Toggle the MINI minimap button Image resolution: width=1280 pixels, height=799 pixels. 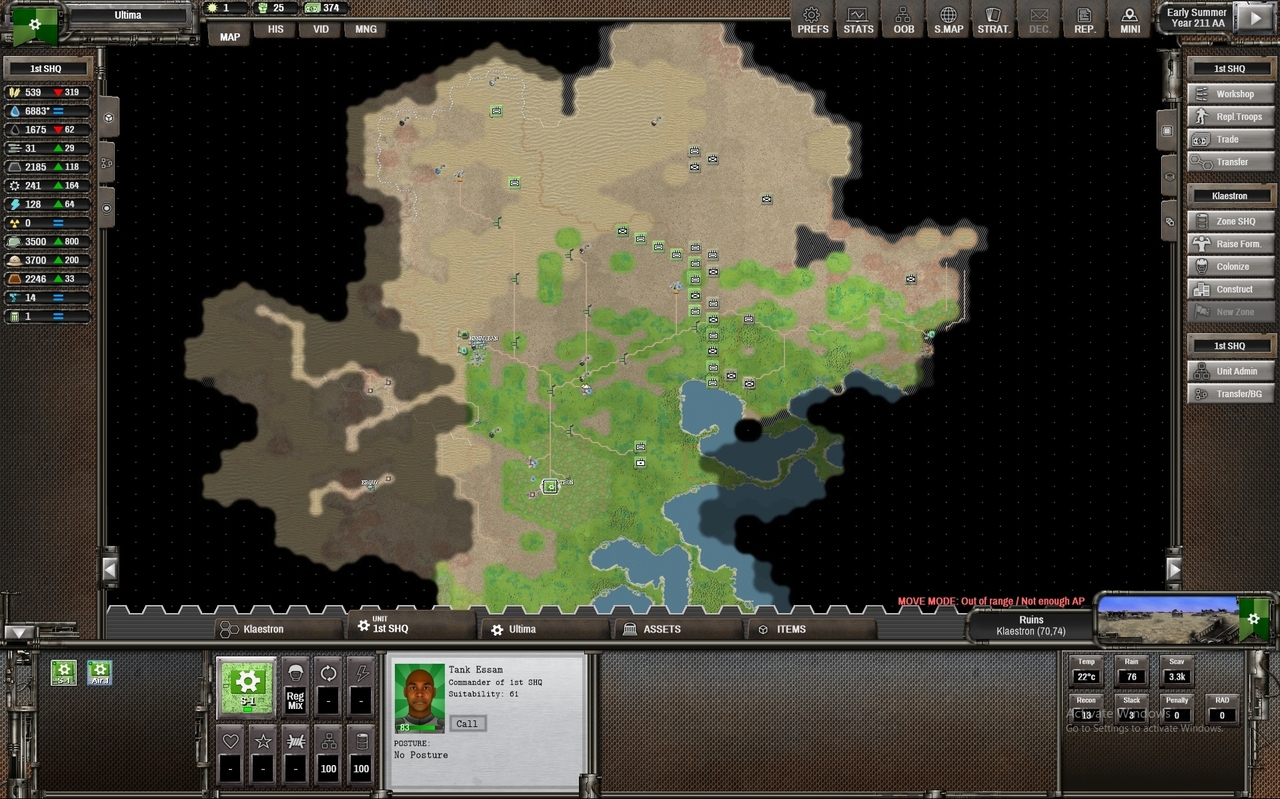pyautogui.click(x=1130, y=20)
